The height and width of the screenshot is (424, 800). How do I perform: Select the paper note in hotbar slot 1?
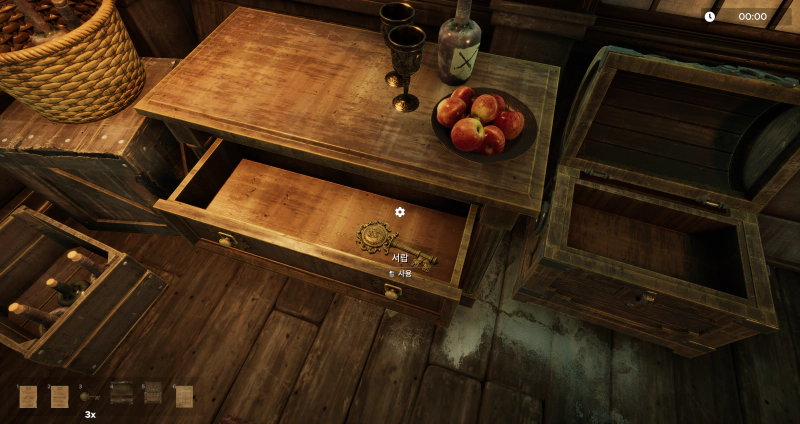[28, 397]
